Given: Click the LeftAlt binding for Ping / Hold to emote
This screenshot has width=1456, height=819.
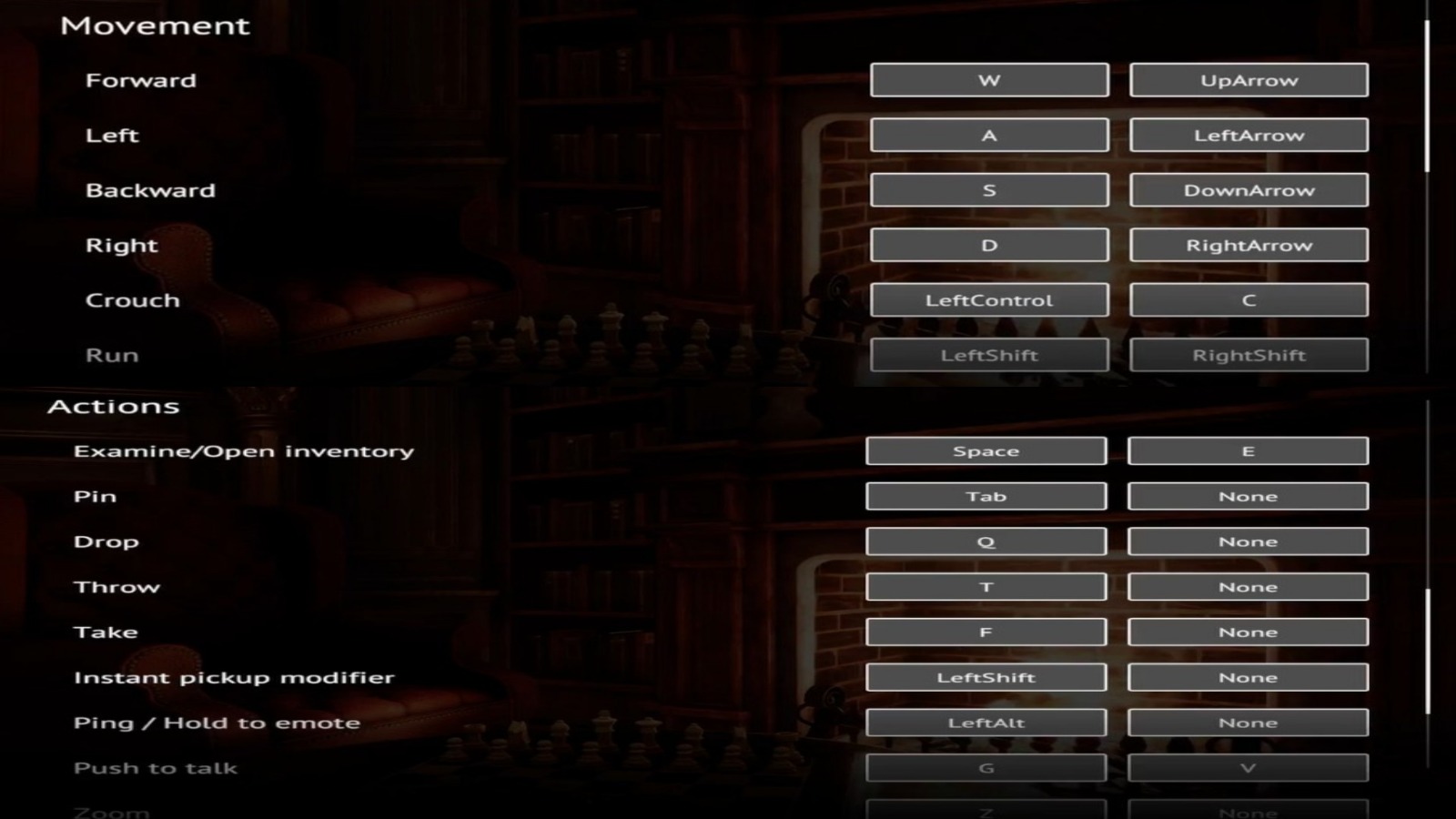Looking at the screenshot, I should (986, 722).
